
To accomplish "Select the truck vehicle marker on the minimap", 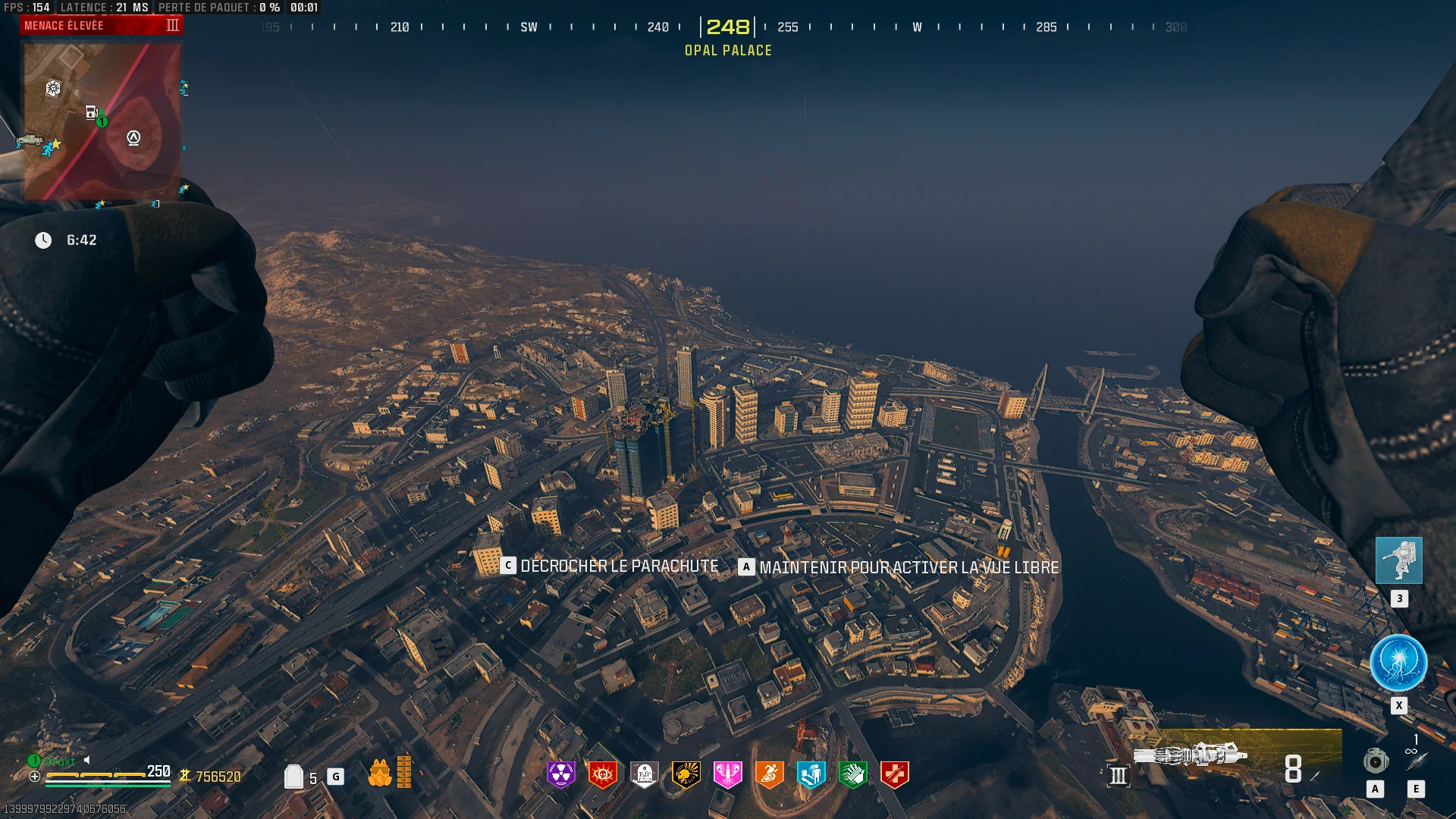I will [x=30, y=140].
